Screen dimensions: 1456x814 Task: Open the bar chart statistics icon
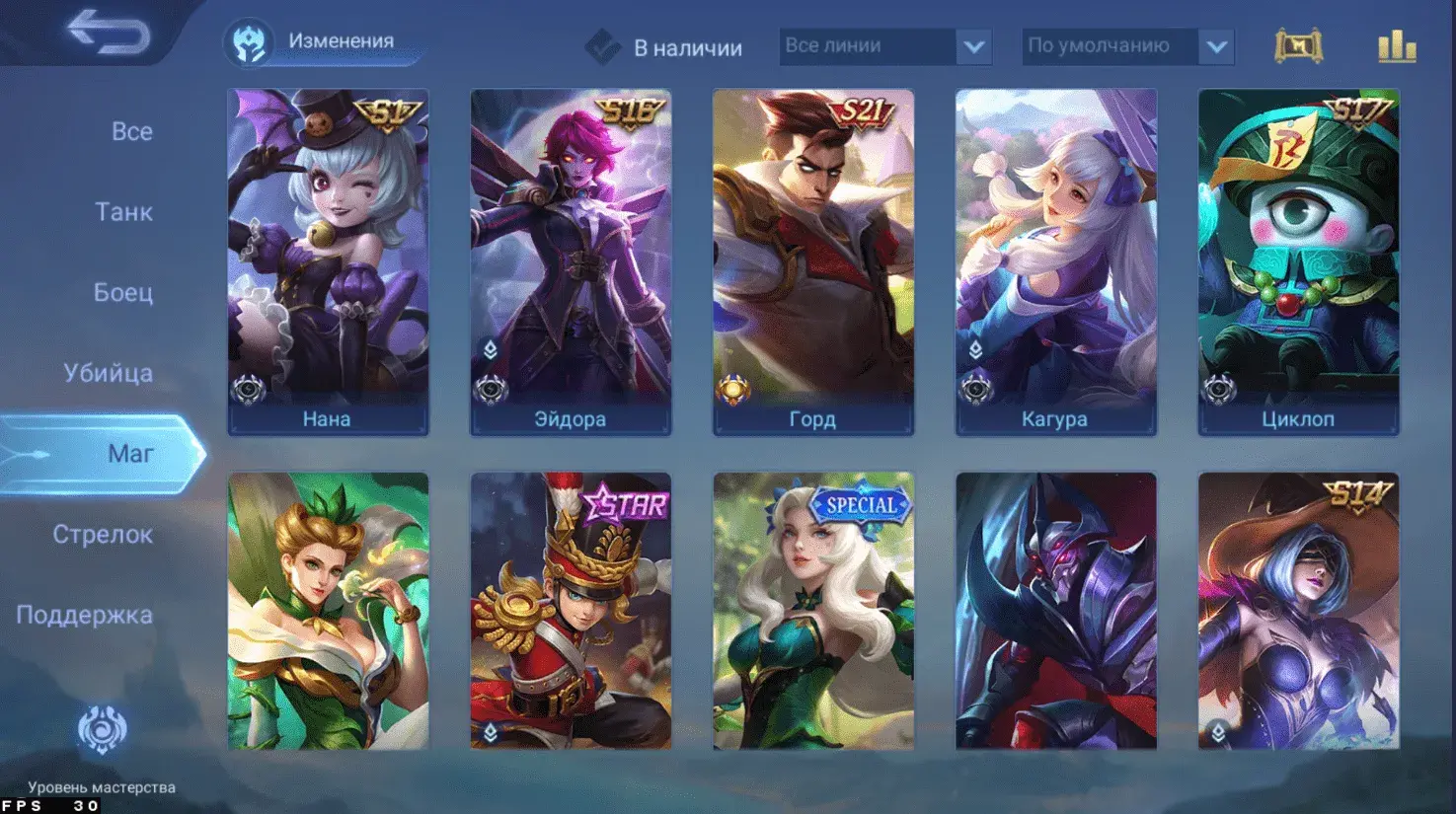(1397, 46)
